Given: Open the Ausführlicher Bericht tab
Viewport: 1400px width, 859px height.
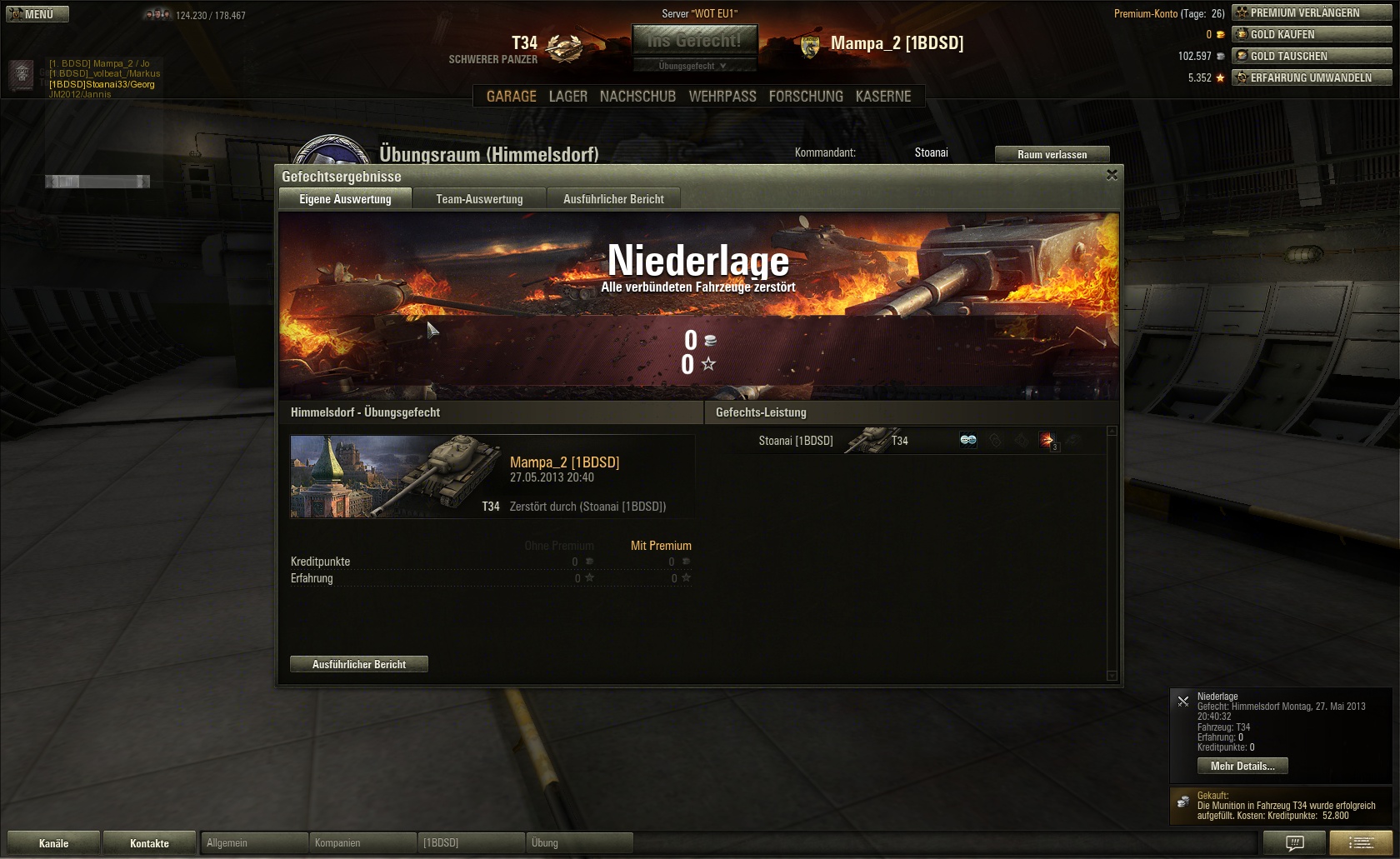Looking at the screenshot, I should click(613, 199).
